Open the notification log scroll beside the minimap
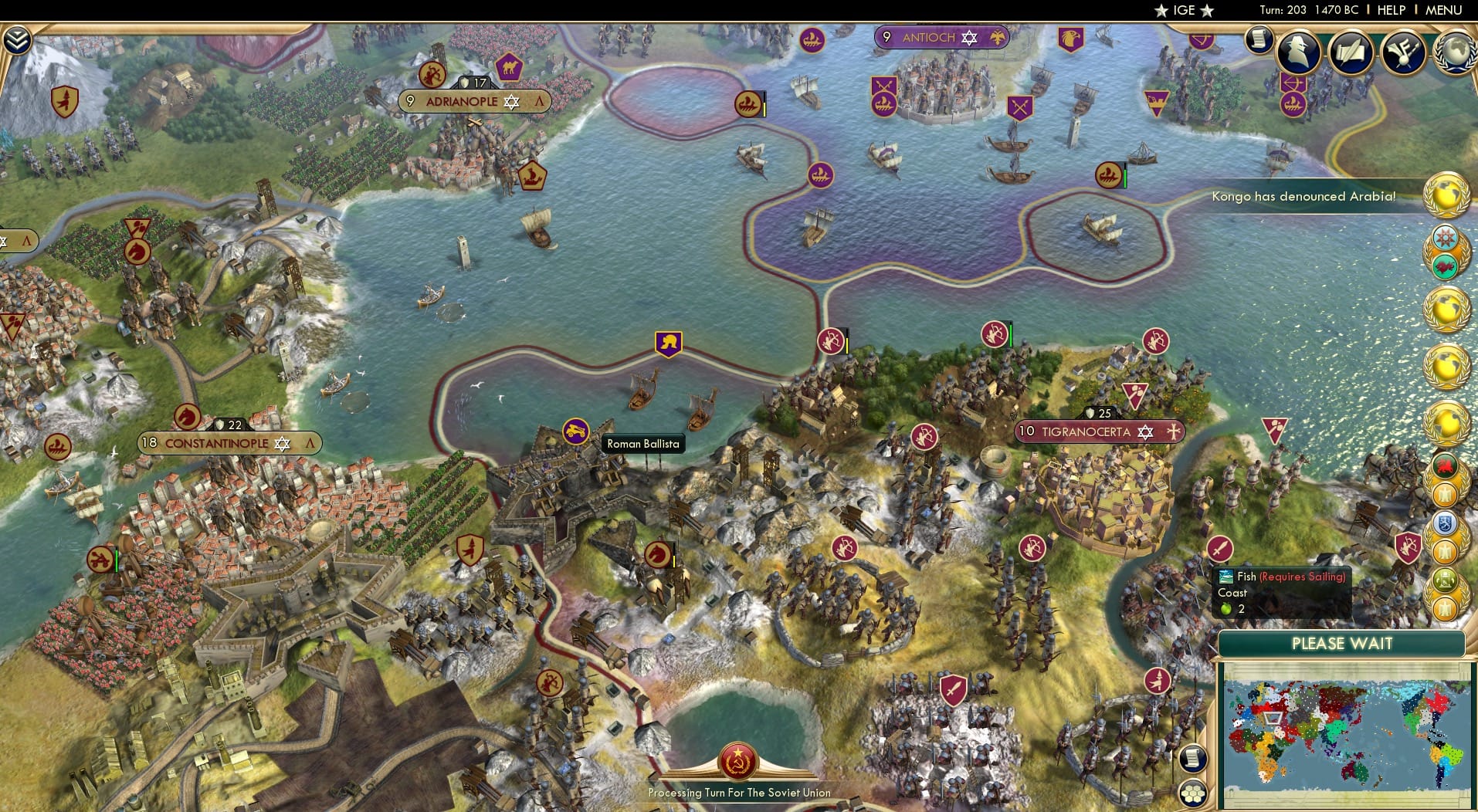Viewport: 1478px width, 812px height. tap(1193, 757)
